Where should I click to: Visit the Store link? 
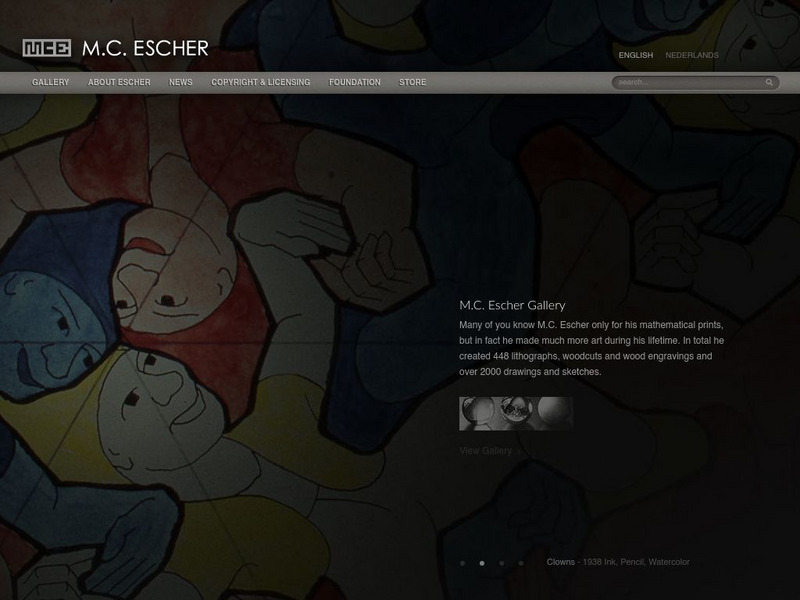(412, 82)
